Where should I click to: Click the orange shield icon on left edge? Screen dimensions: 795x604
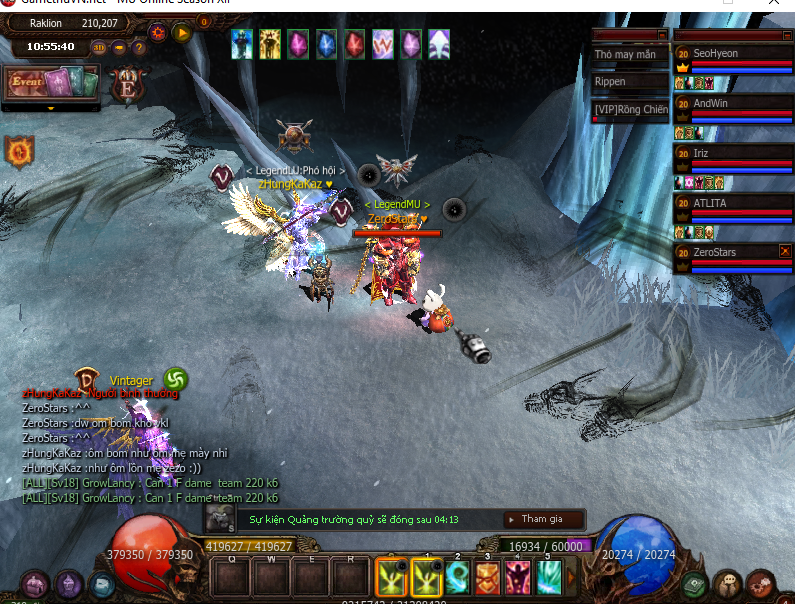point(18,152)
